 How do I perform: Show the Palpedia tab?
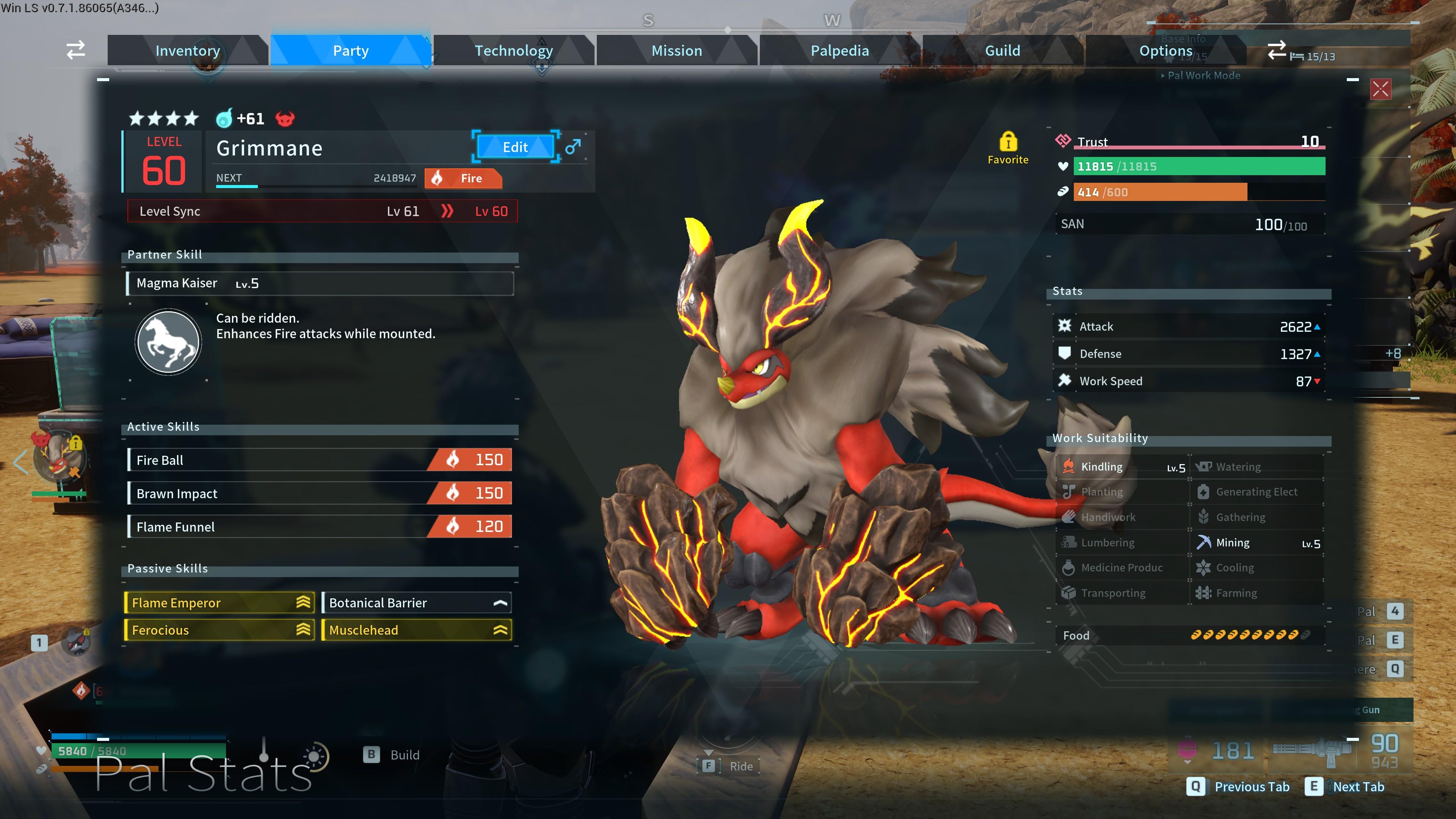point(839,51)
